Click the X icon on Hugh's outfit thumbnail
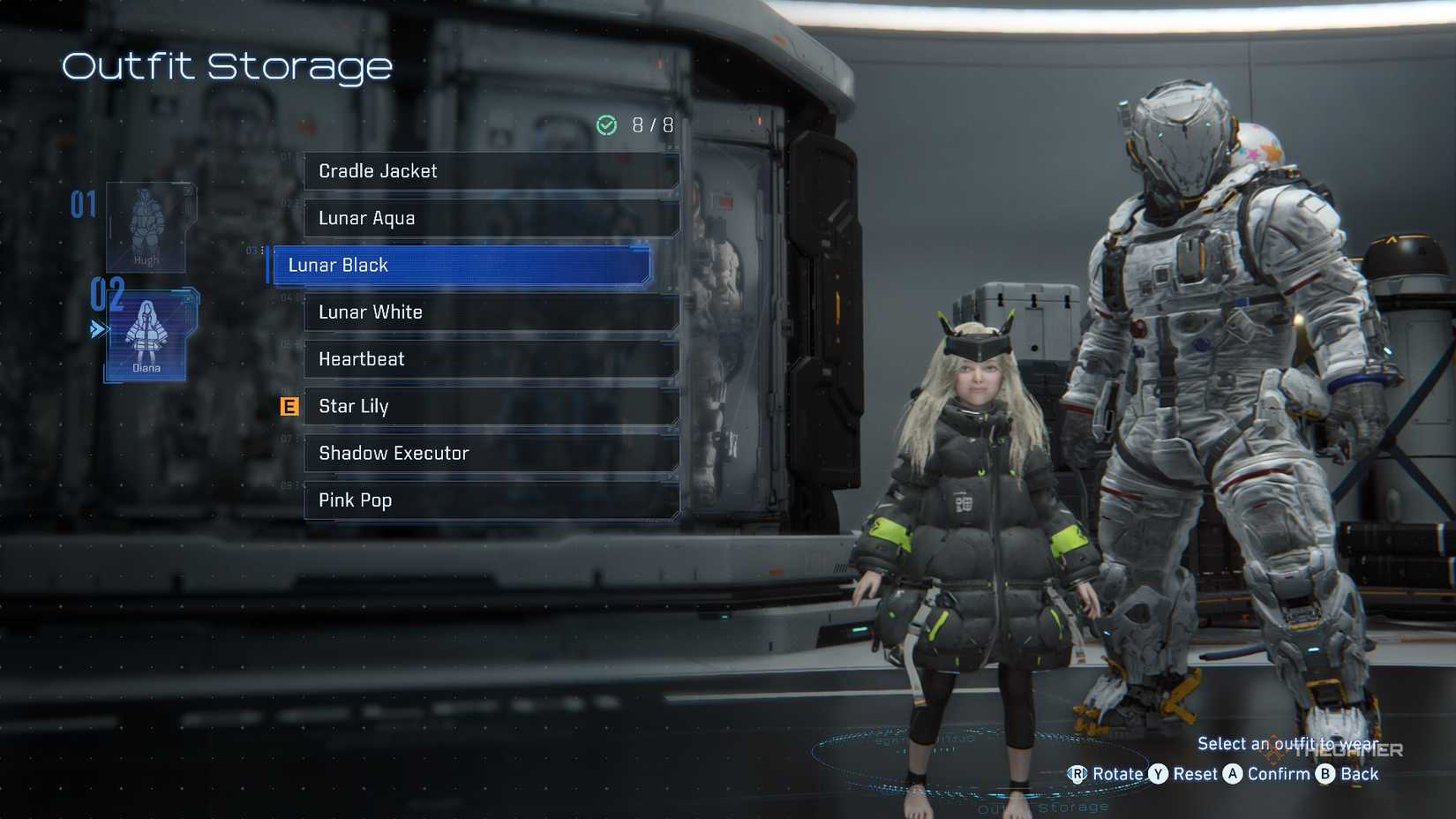 (186, 189)
